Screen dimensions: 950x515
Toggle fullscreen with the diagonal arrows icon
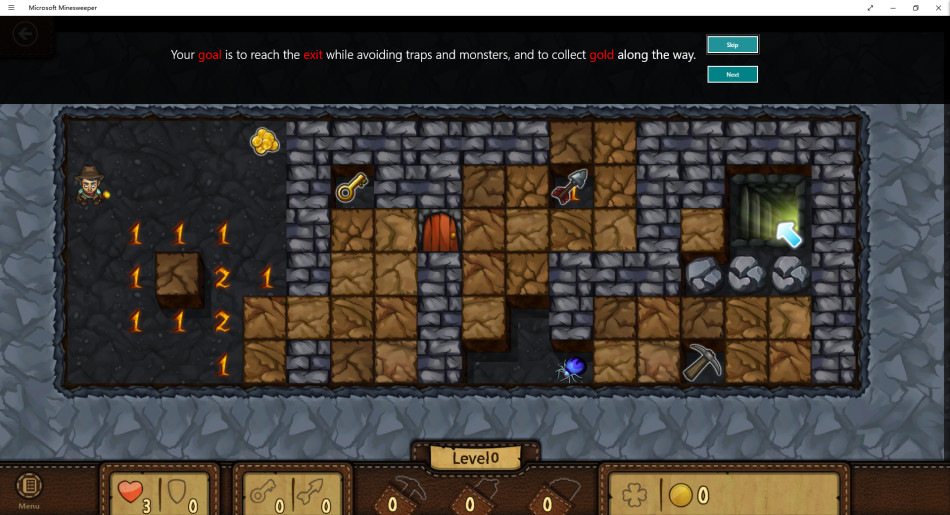click(870, 7)
